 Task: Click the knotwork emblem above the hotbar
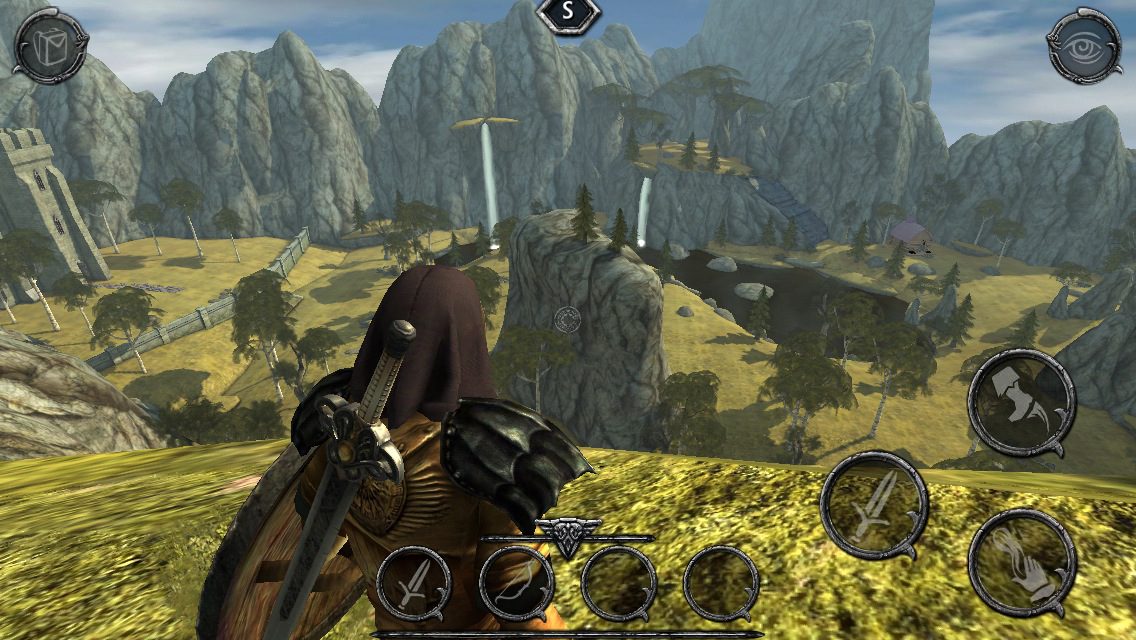pyautogui.click(x=566, y=535)
